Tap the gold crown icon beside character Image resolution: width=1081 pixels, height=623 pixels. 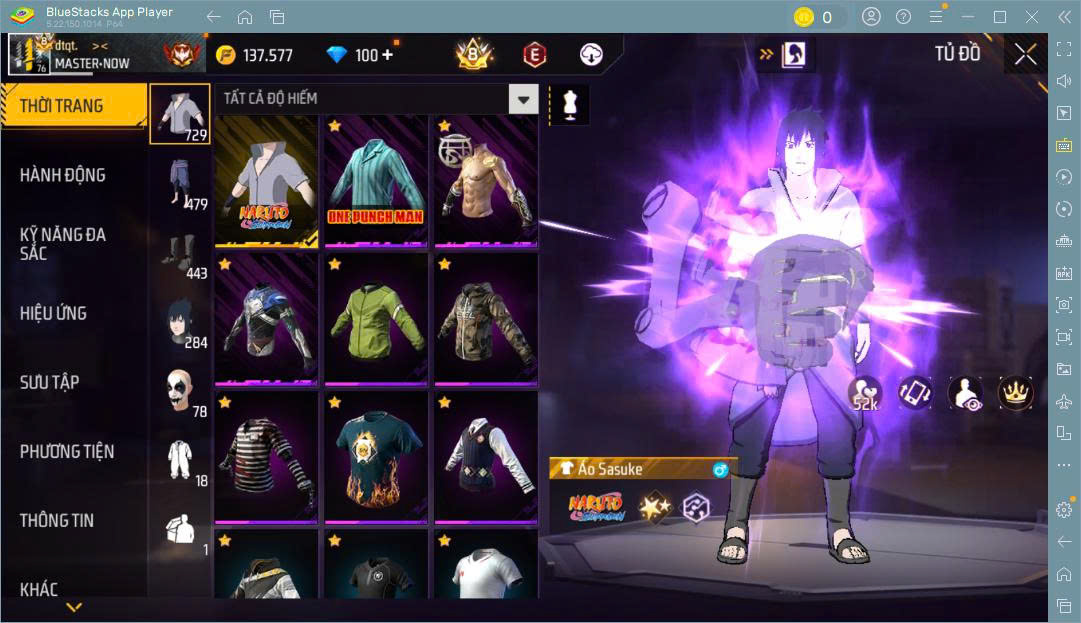[1015, 392]
